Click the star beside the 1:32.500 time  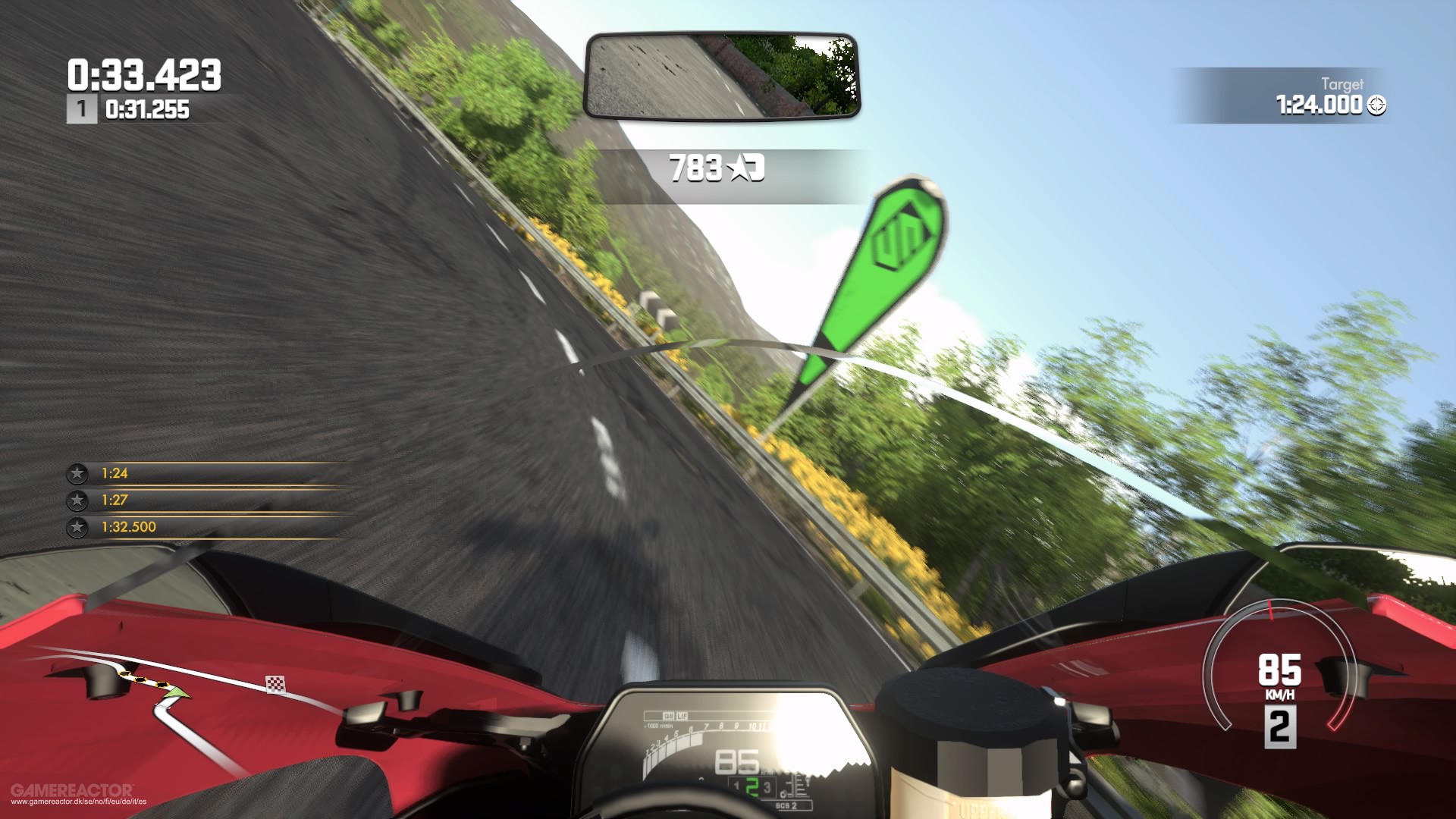(x=77, y=527)
